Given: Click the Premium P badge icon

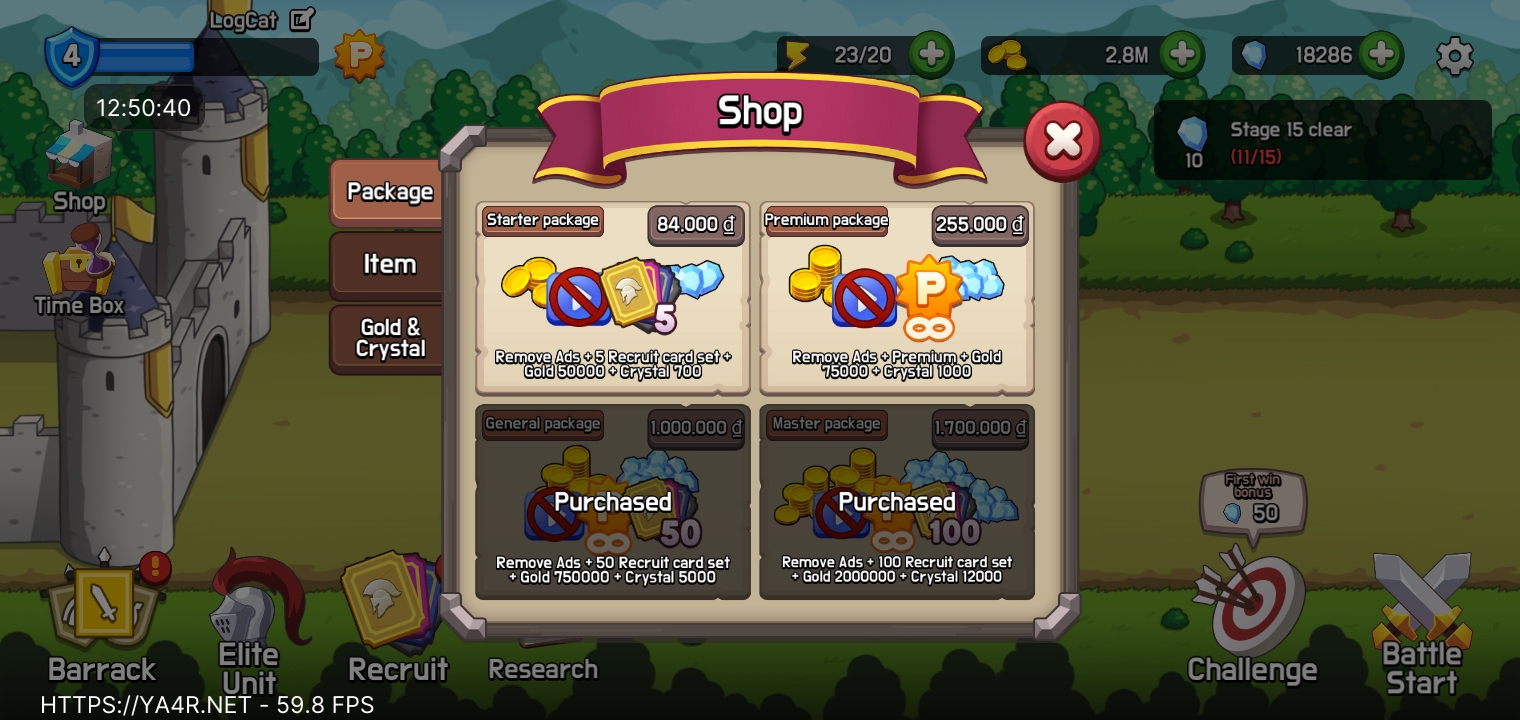Looking at the screenshot, I should [359, 56].
